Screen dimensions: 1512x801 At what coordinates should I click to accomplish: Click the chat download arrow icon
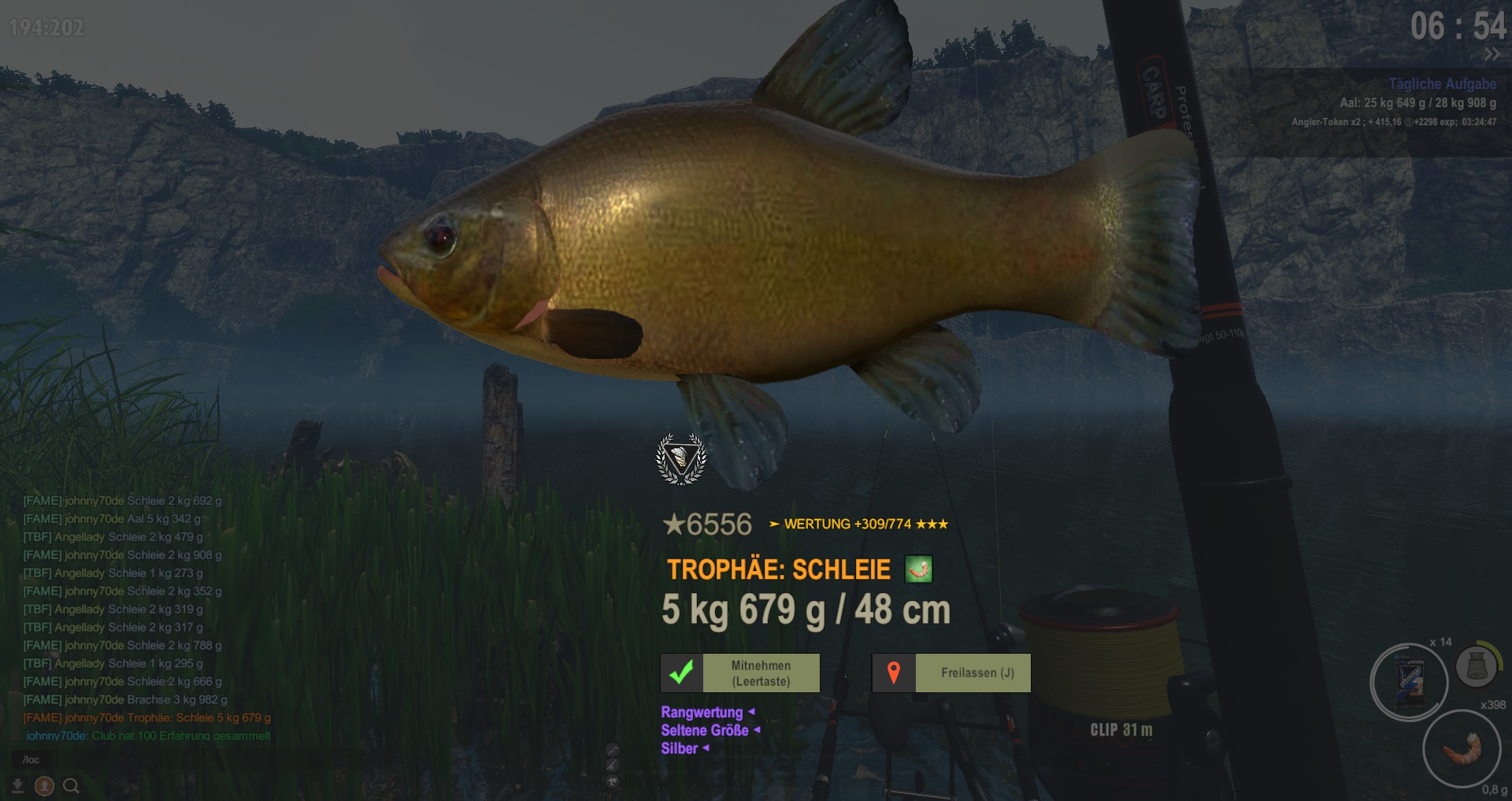click(x=17, y=786)
